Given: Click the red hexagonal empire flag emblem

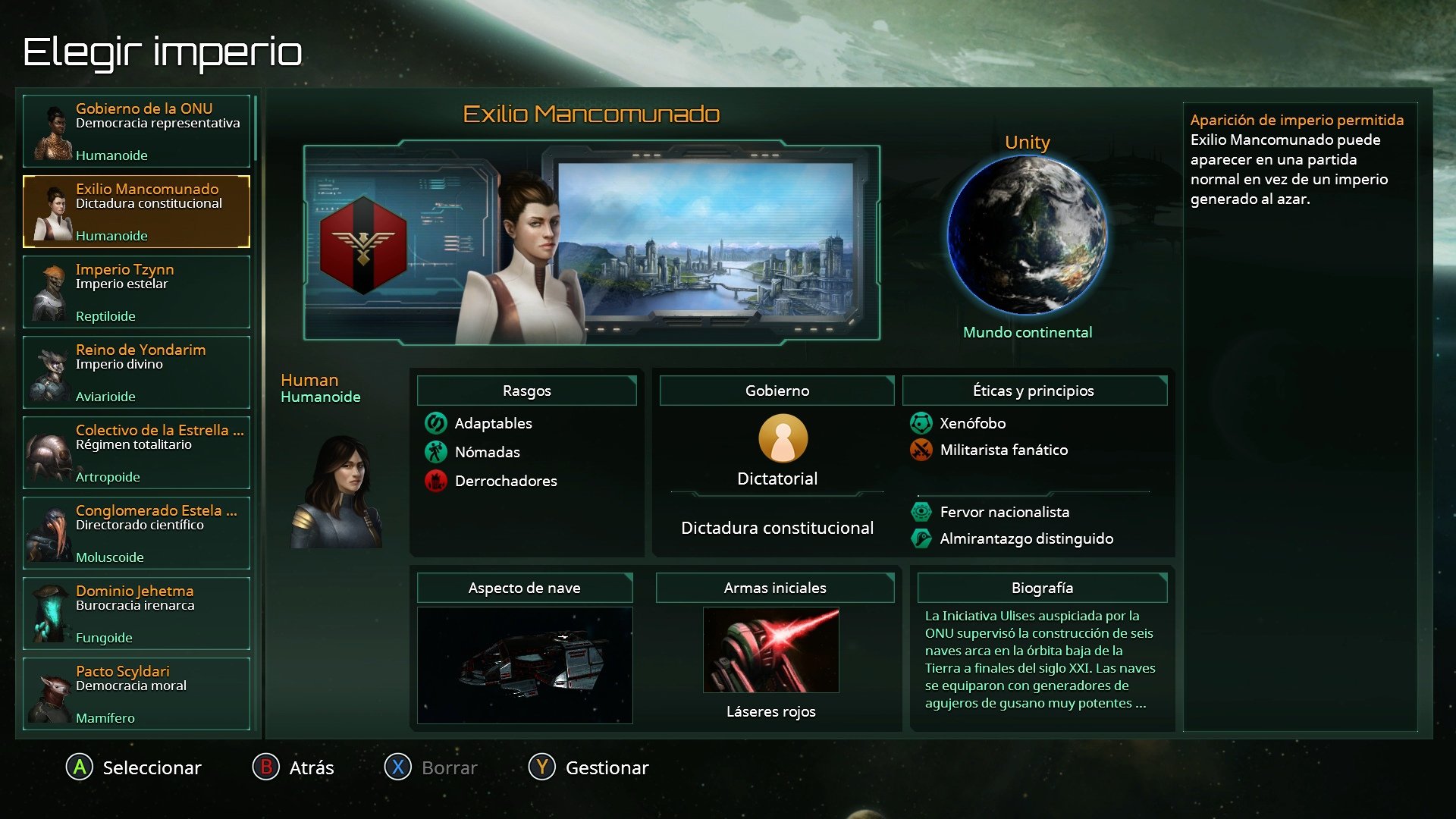Looking at the screenshot, I should click(363, 245).
